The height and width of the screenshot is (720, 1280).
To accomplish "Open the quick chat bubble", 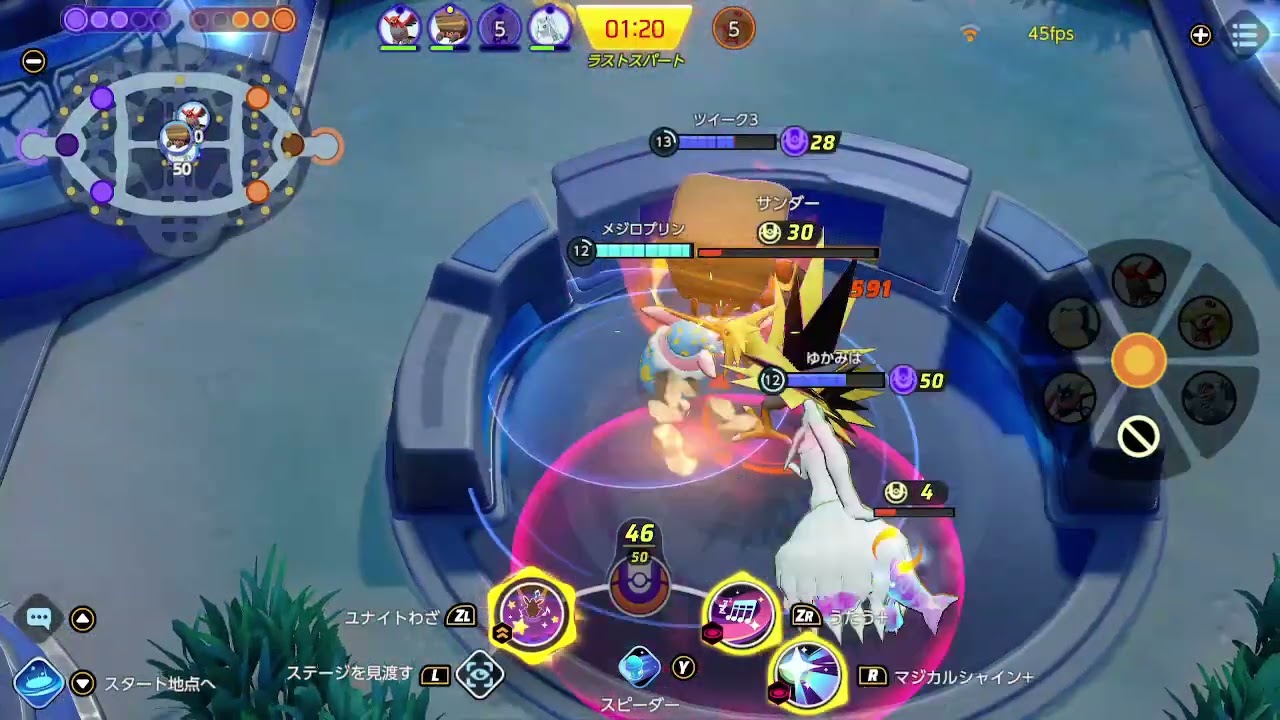I will (39, 618).
